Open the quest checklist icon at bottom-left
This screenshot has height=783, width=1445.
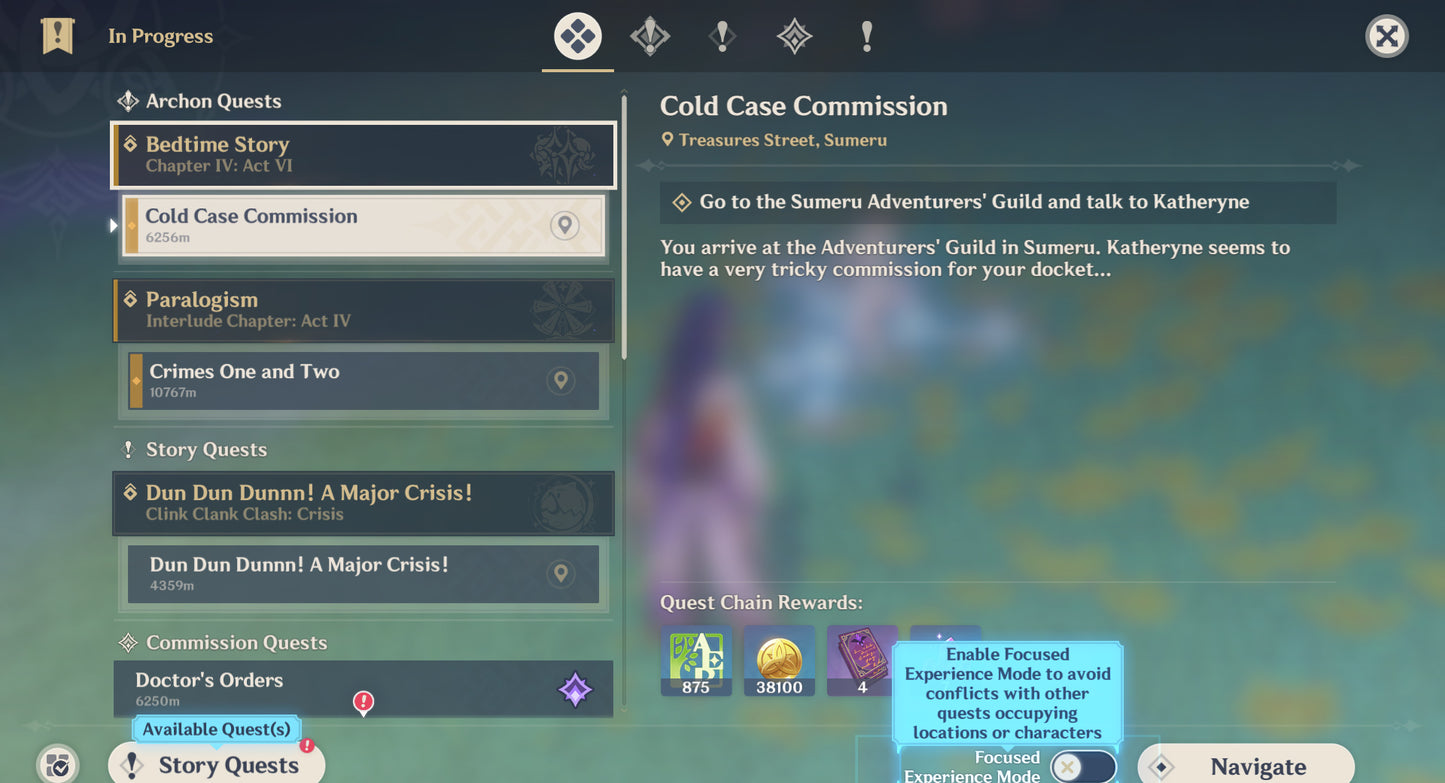click(x=58, y=765)
